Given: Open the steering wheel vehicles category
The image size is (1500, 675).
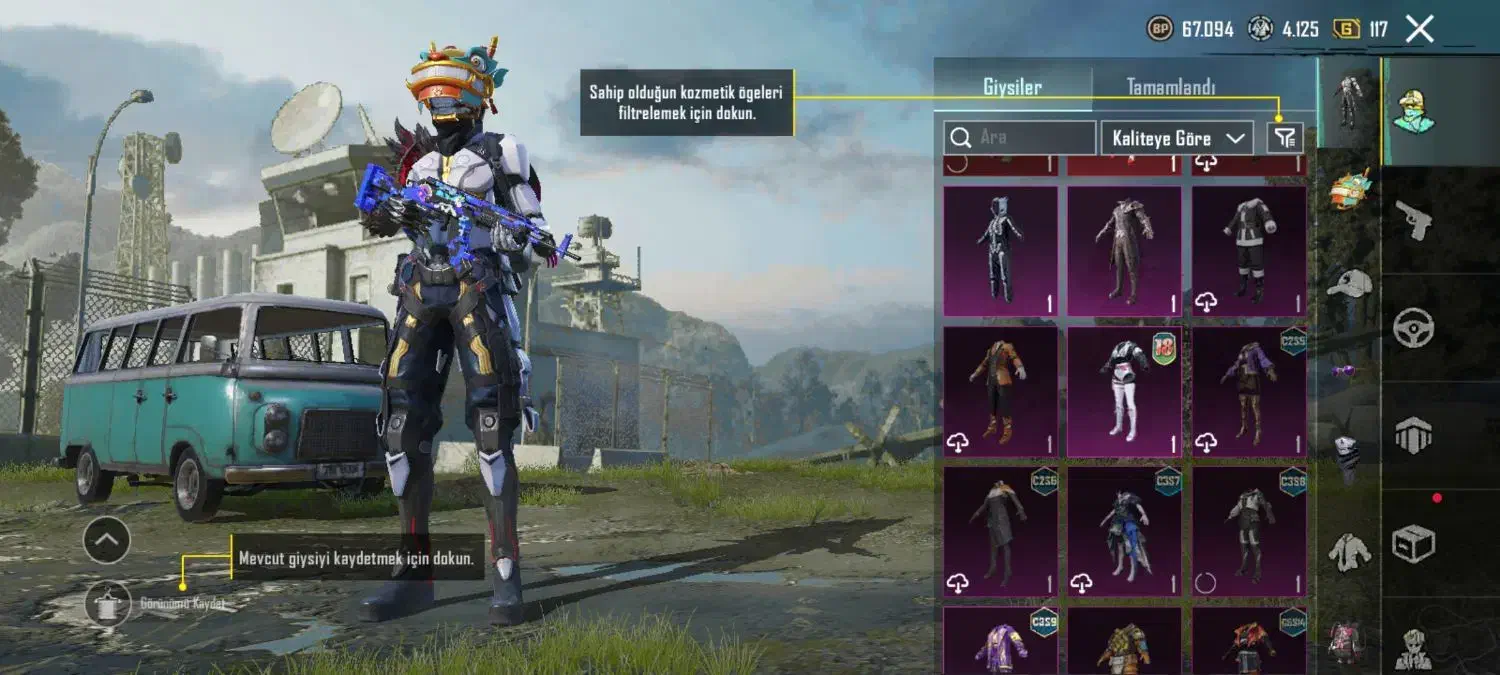Looking at the screenshot, I should 1414,328.
